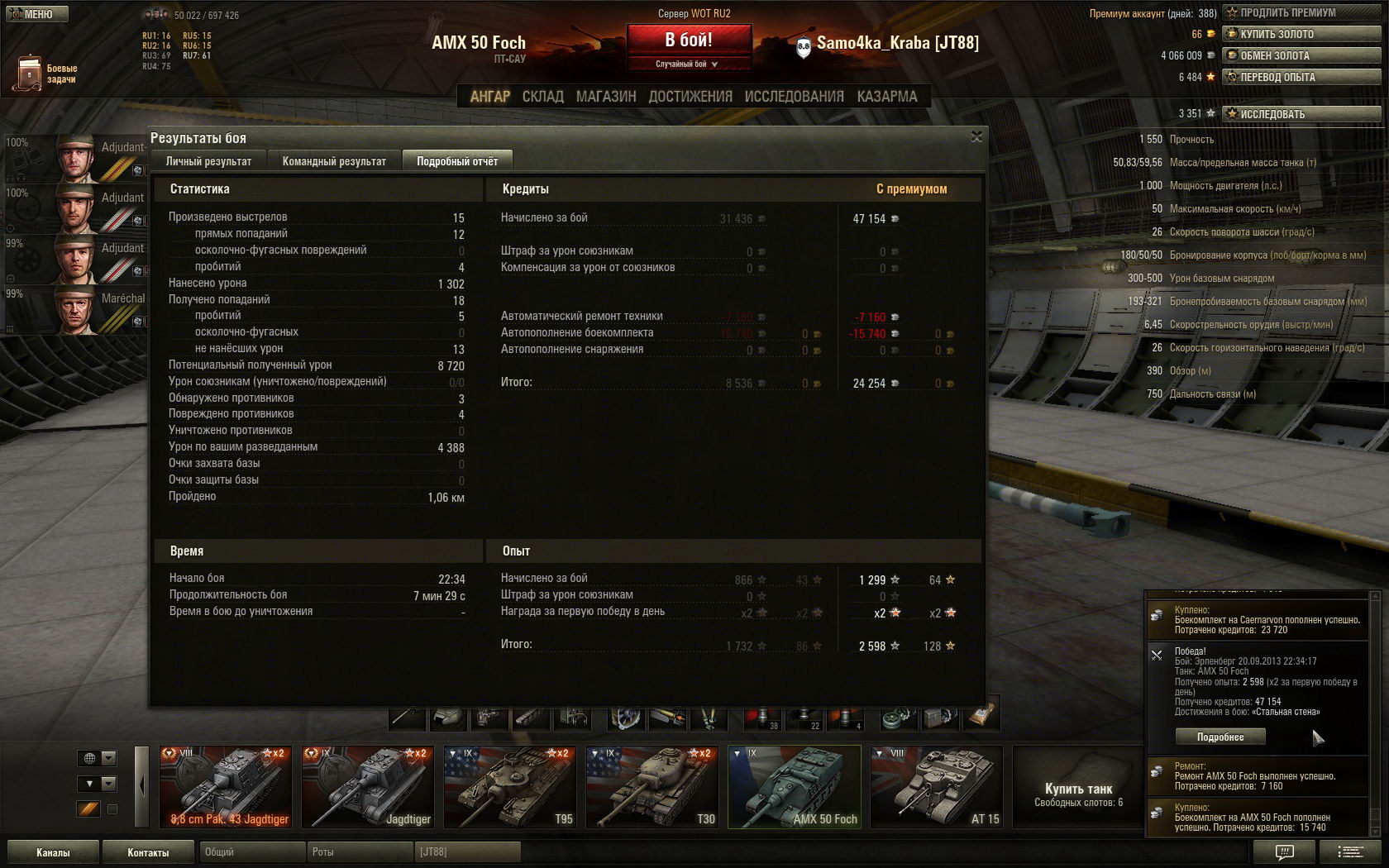Open the СКЛАД section
The image size is (1389, 868).
(x=542, y=97)
